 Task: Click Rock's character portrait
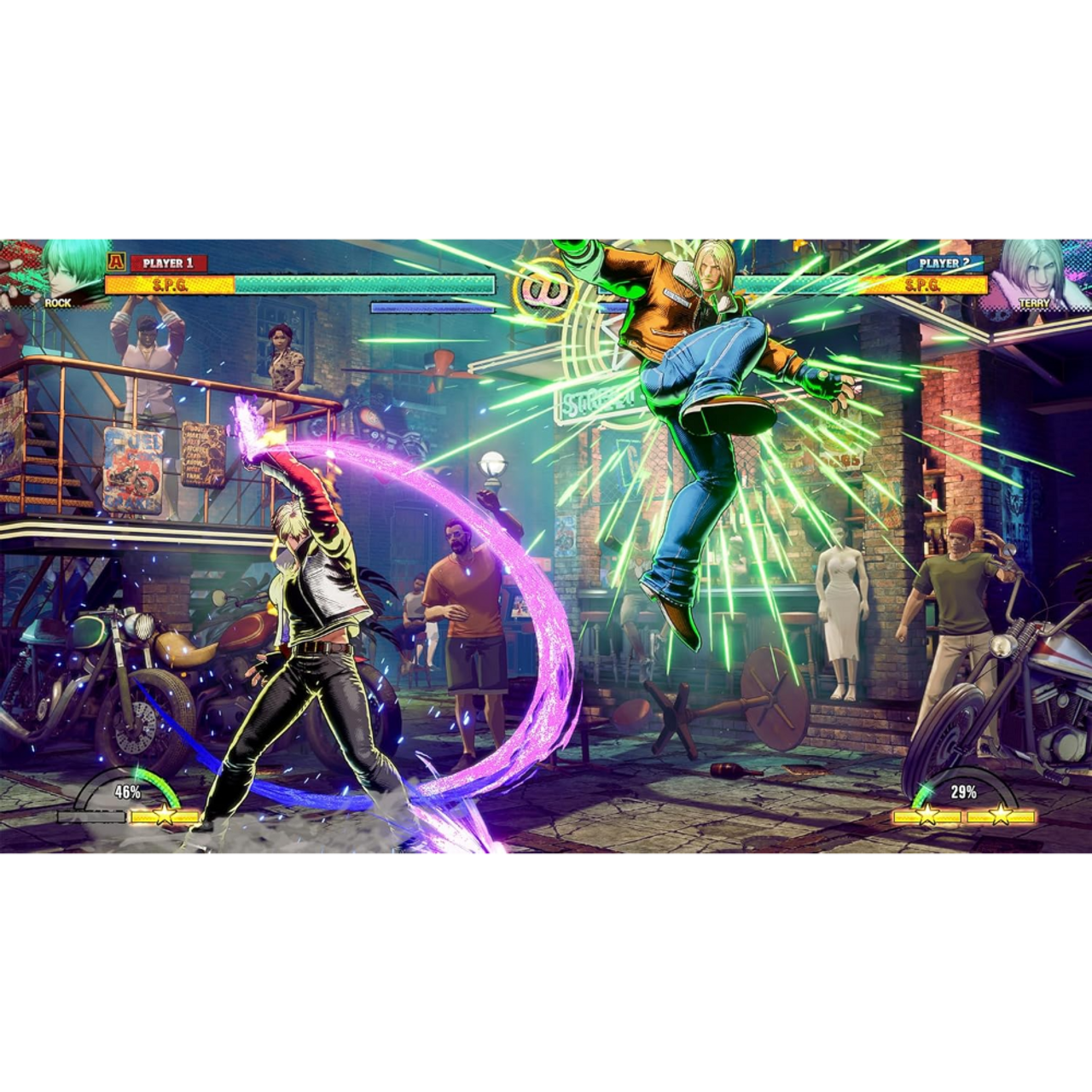[x=60, y=269]
